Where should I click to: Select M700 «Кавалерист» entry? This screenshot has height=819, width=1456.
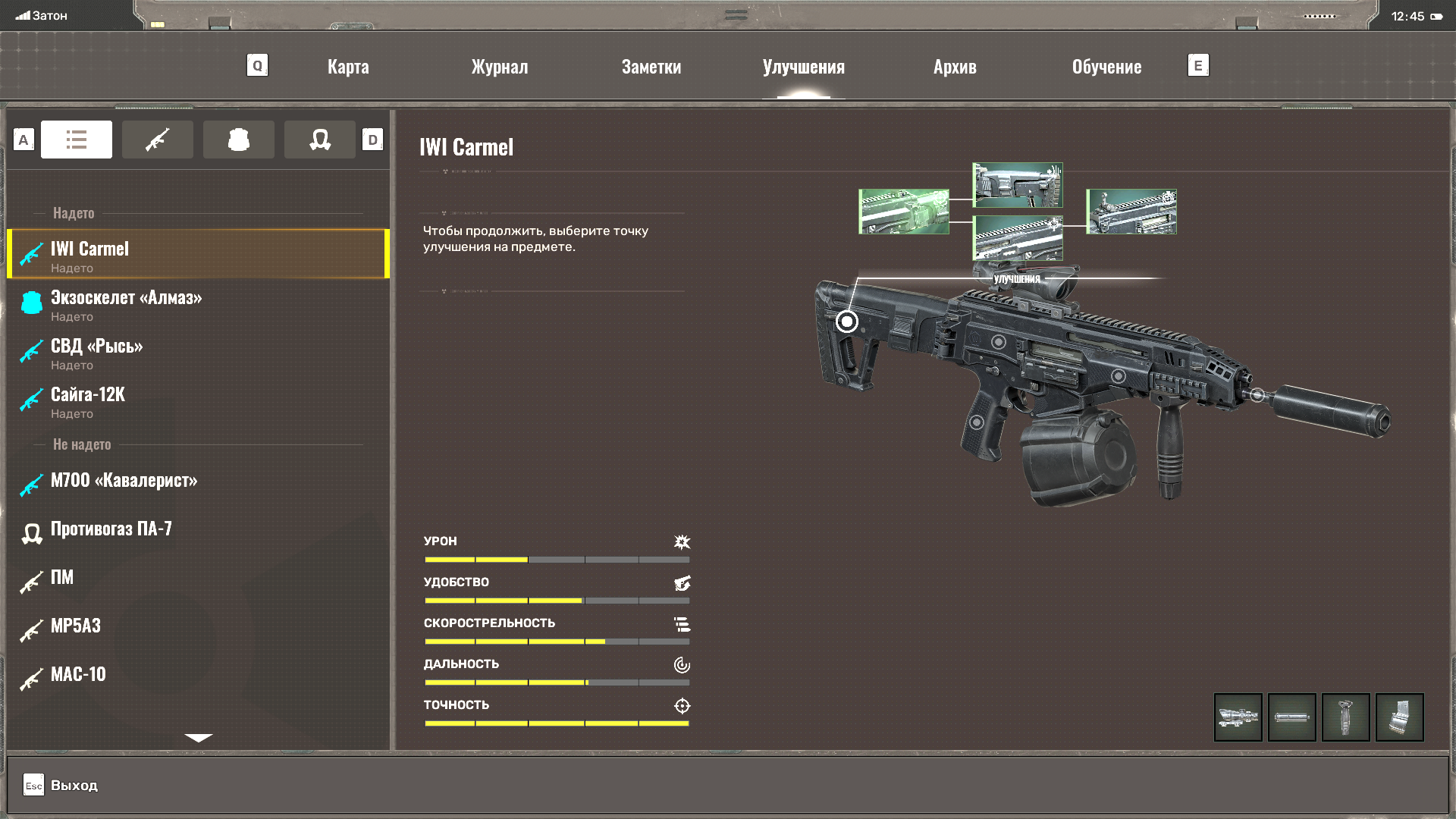[x=124, y=481]
